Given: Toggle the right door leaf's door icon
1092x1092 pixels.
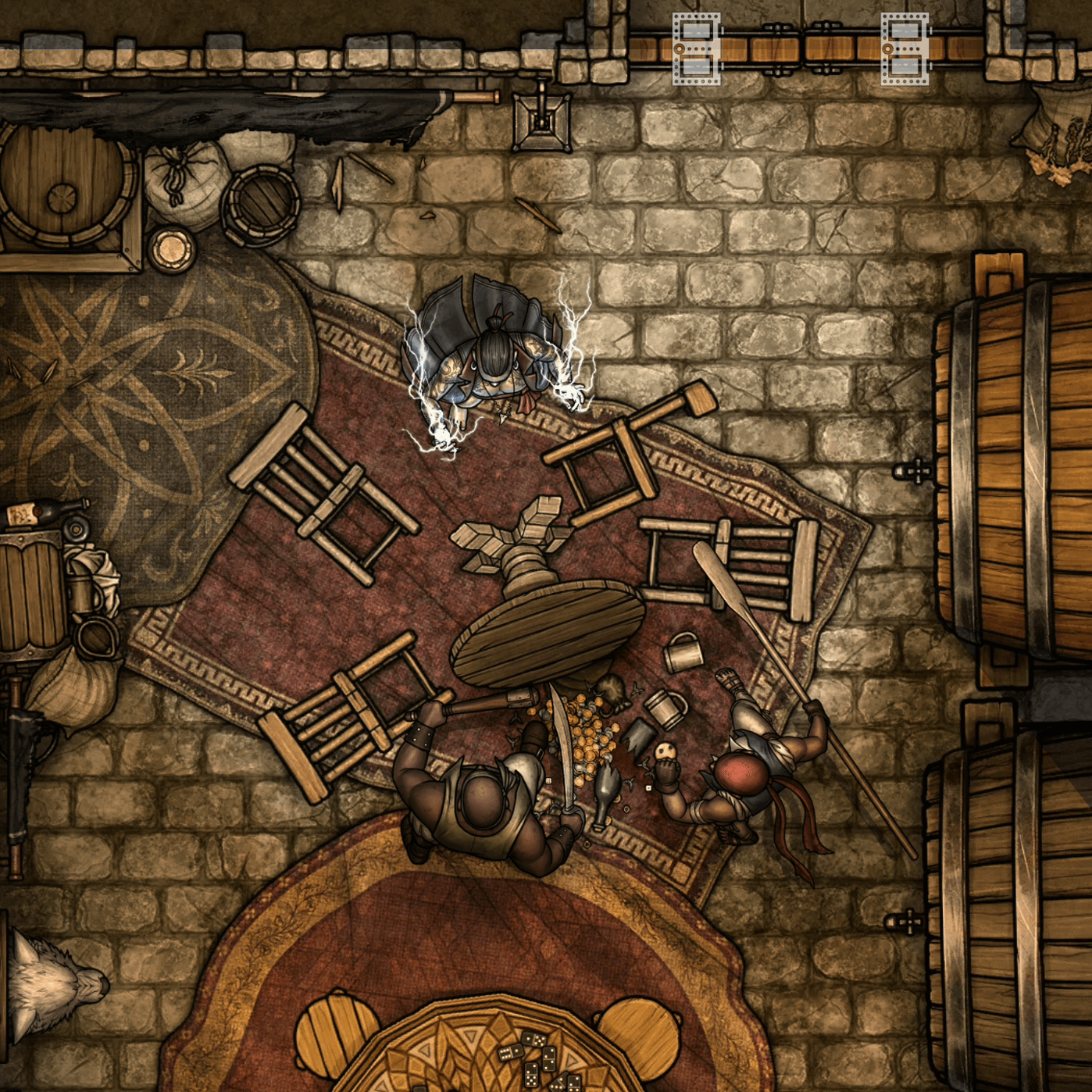Looking at the screenshot, I should [905, 48].
